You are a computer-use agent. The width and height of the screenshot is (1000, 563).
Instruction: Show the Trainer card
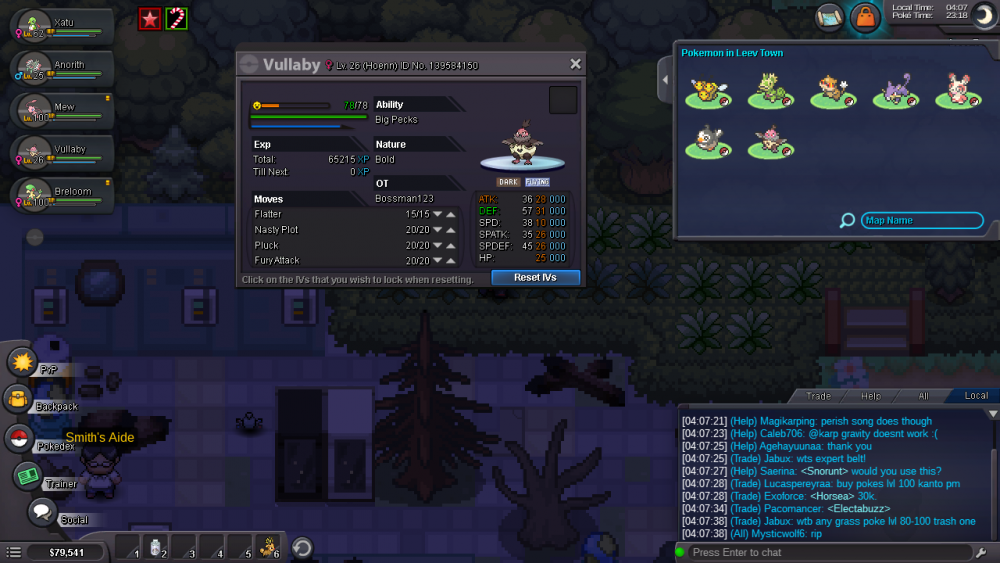(x=27, y=476)
